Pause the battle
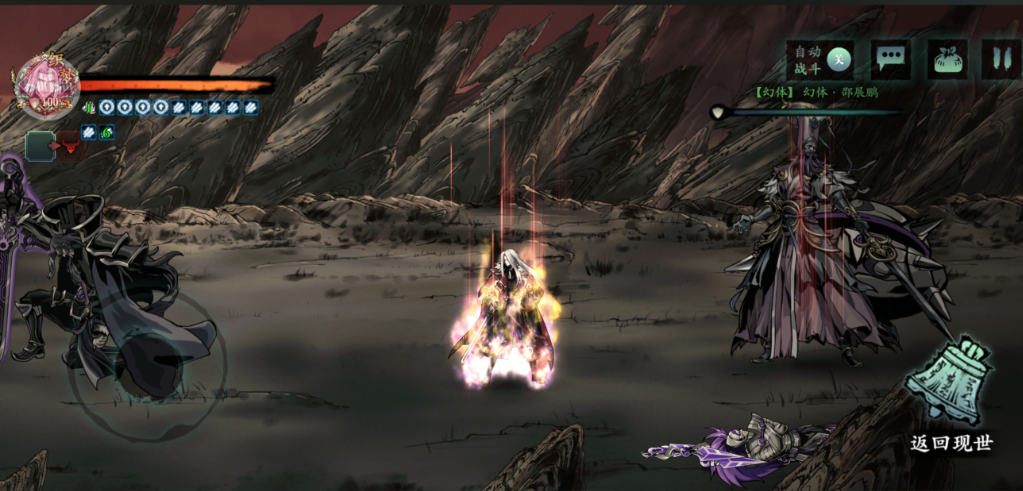Image resolution: width=1023 pixels, height=491 pixels. (x=1000, y=60)
